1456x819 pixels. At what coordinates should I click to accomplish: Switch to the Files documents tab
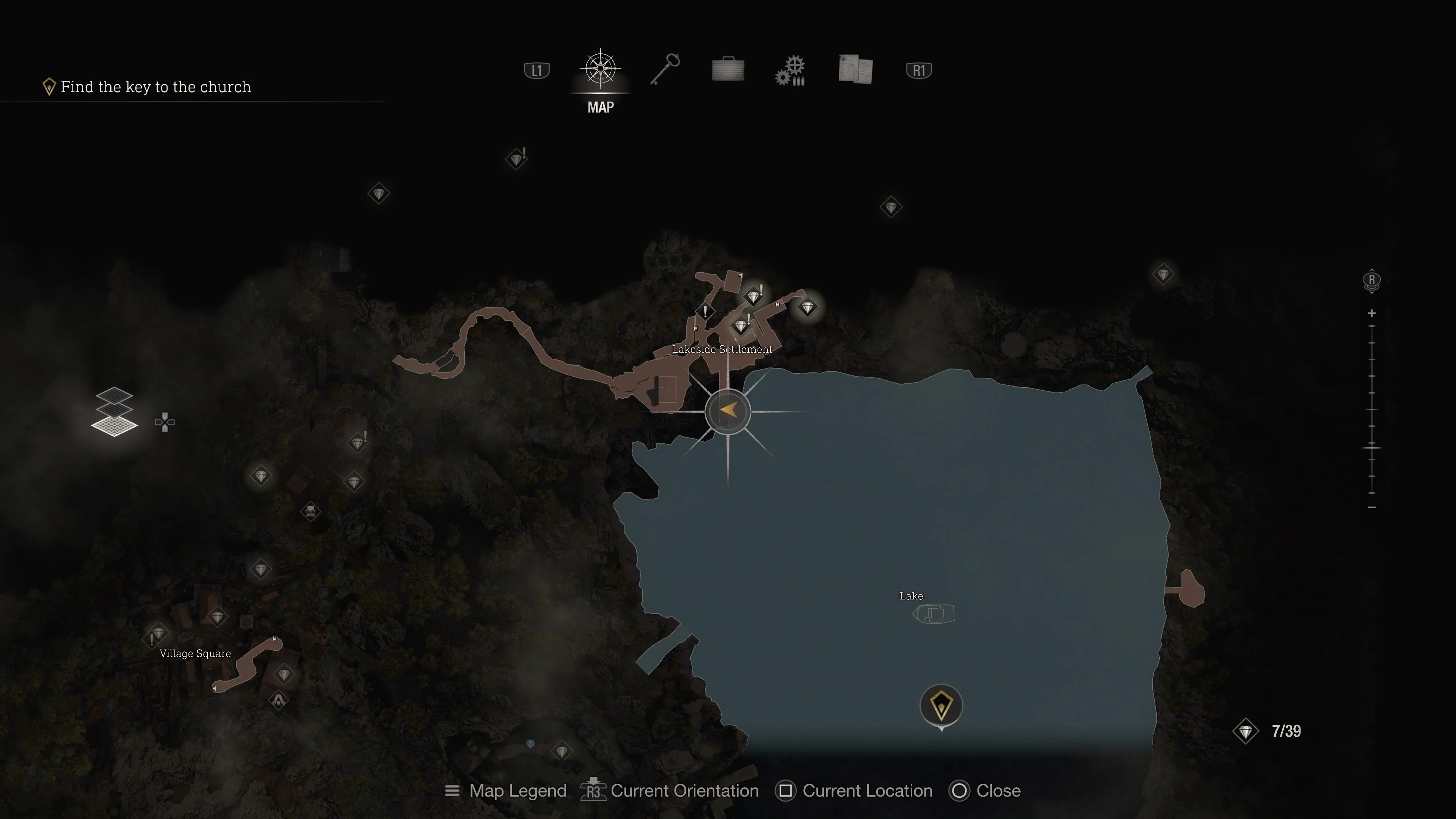(855, 69)
